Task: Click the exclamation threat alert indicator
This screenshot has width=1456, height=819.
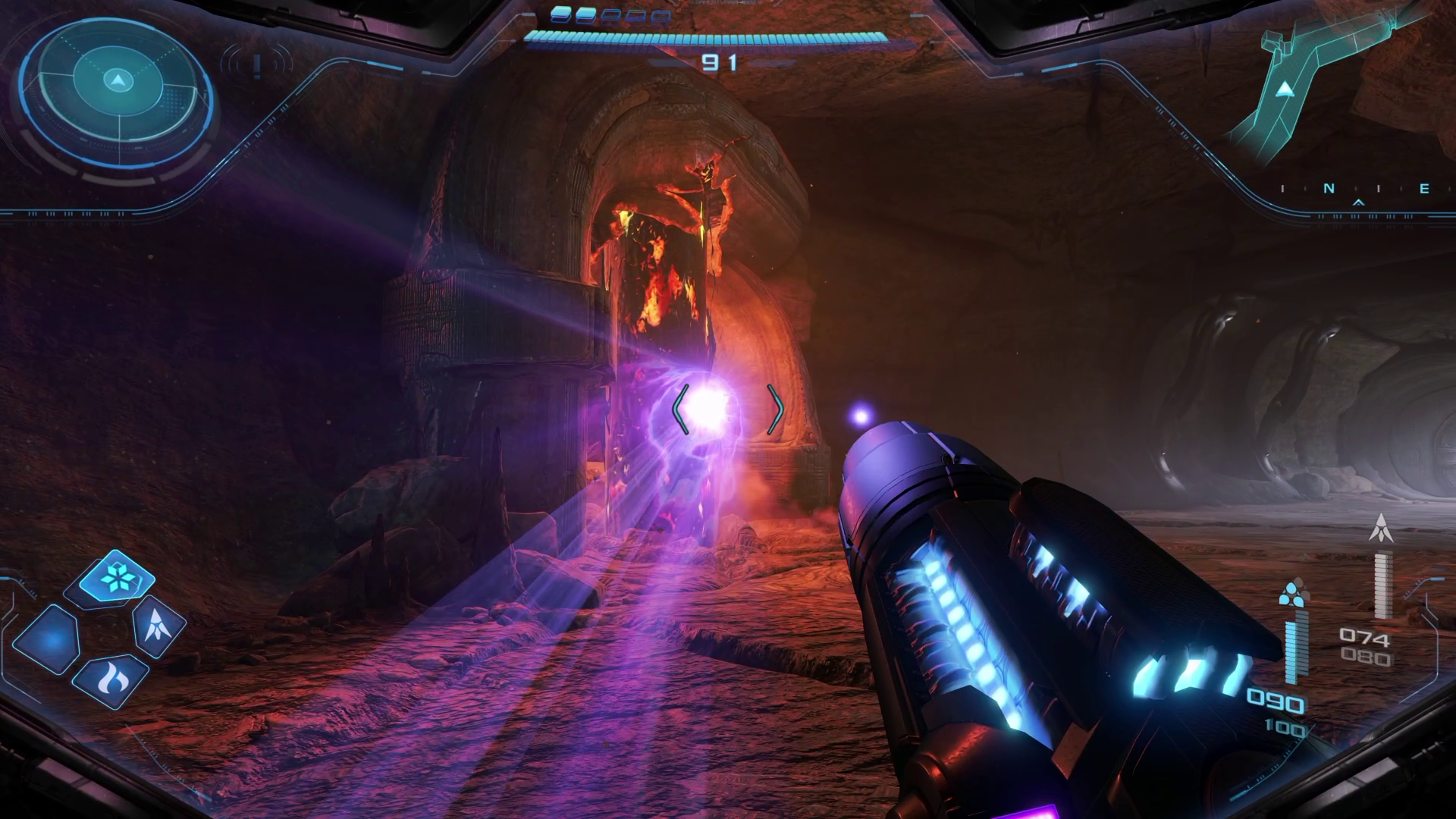Action: (x=258, y=65)
